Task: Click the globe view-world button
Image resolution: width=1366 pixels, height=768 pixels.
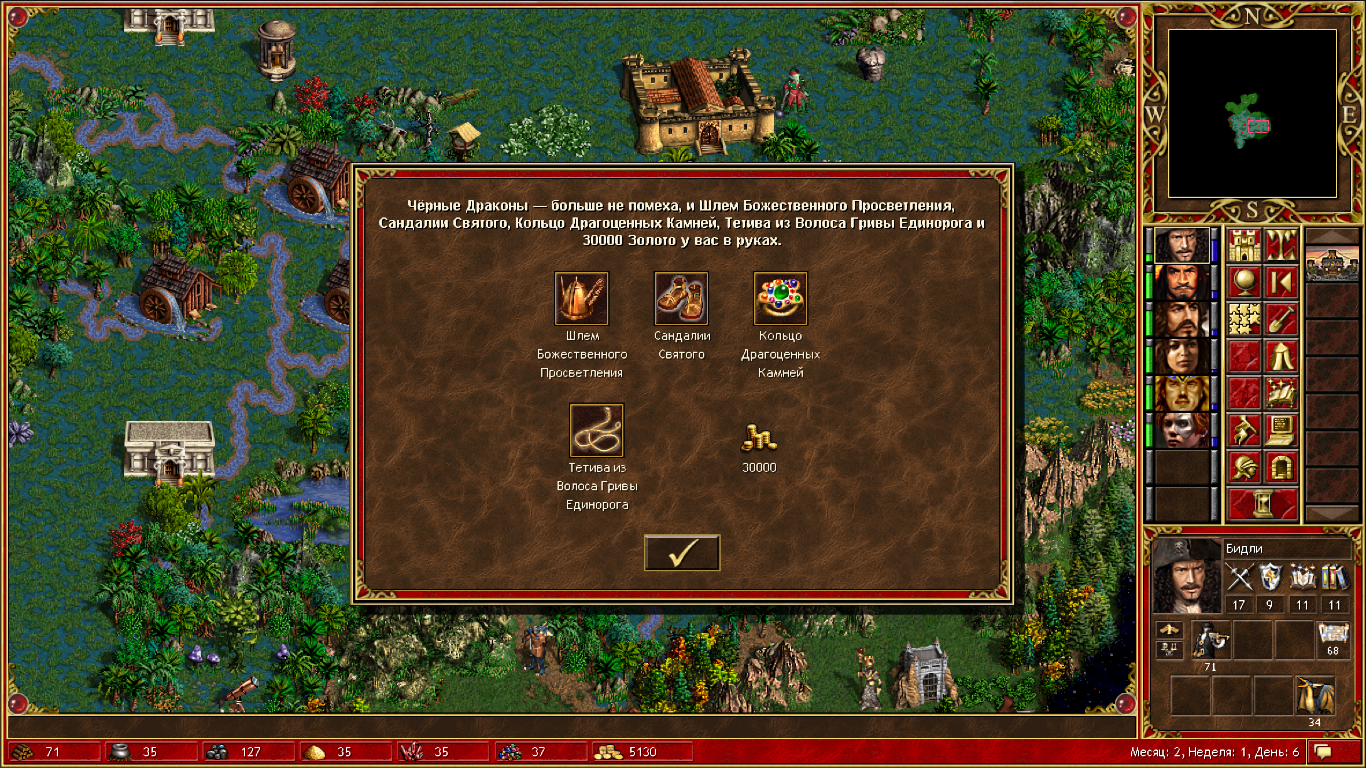Action: (x=1244, y=282)
